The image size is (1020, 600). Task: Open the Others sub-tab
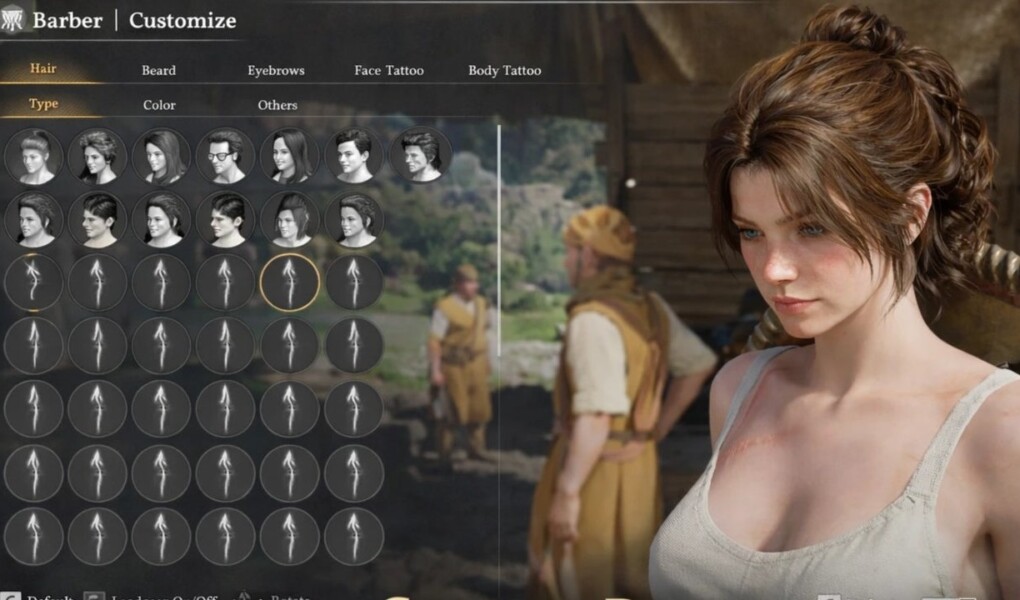[x=277, y=105]
